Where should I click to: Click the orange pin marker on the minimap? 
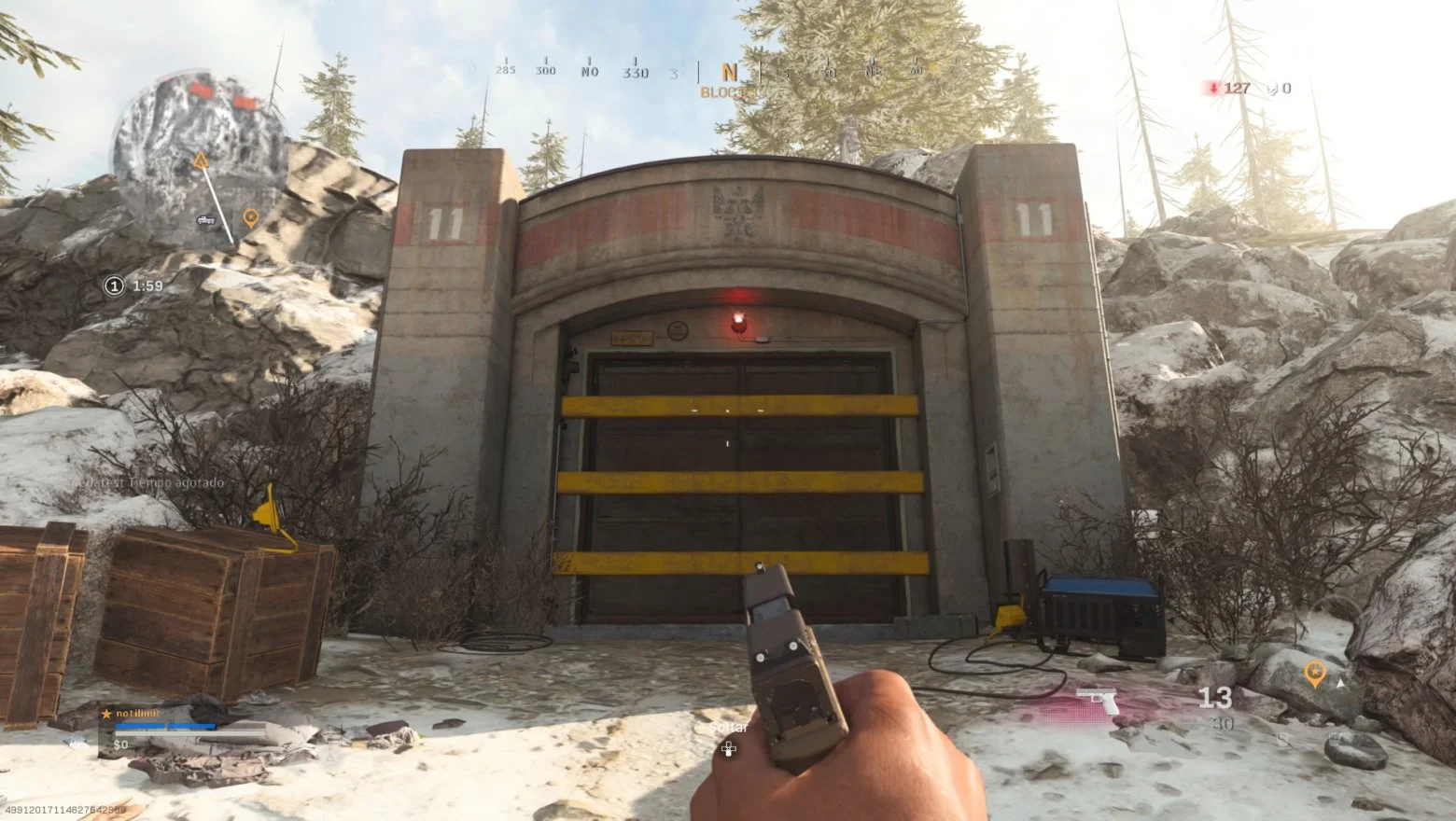coord(250,218)
